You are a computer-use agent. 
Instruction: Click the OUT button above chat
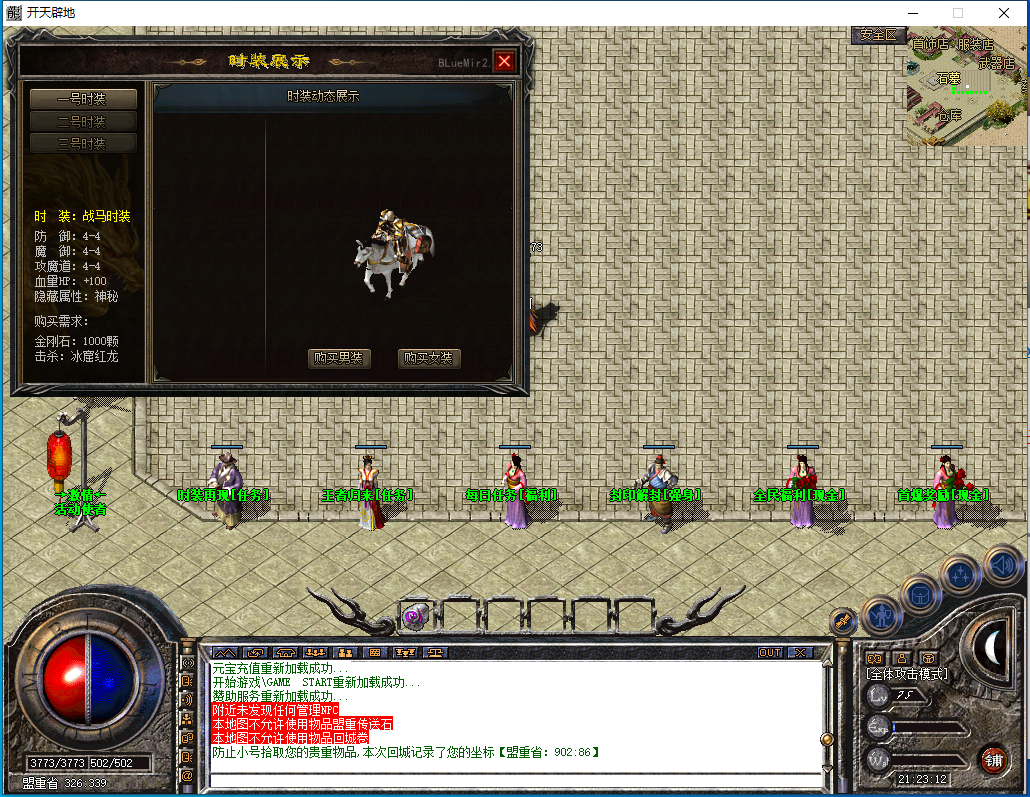pos(770,652)
